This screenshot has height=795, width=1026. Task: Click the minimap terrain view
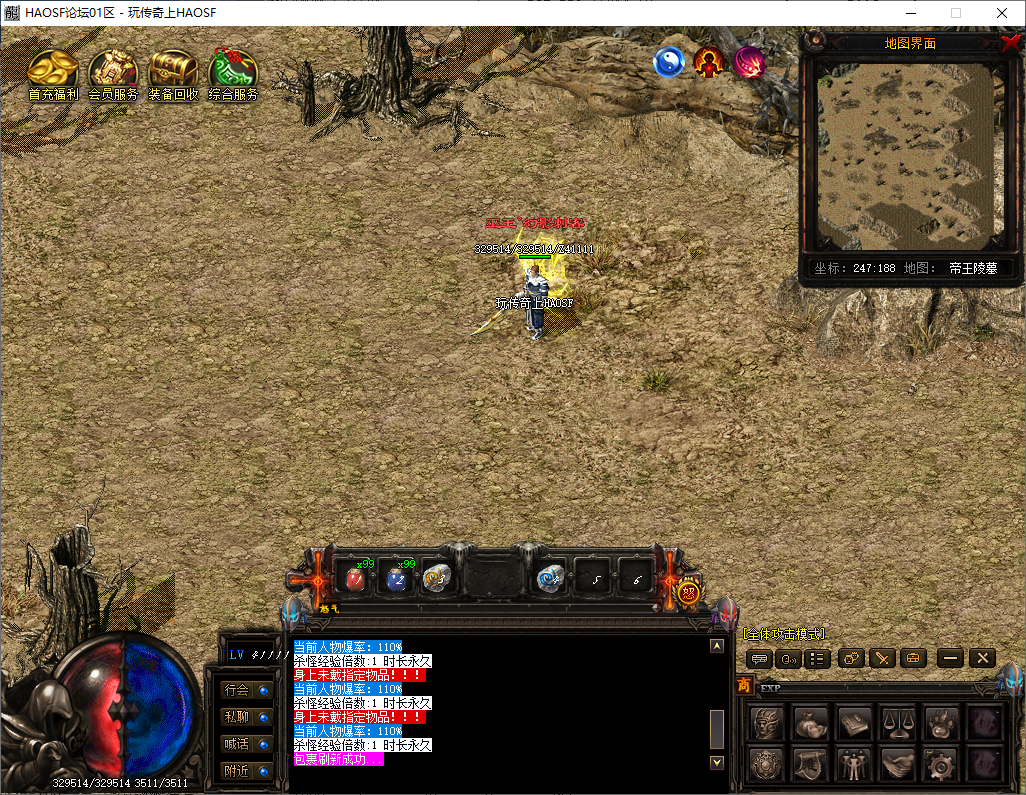click(x=906, y=155)
